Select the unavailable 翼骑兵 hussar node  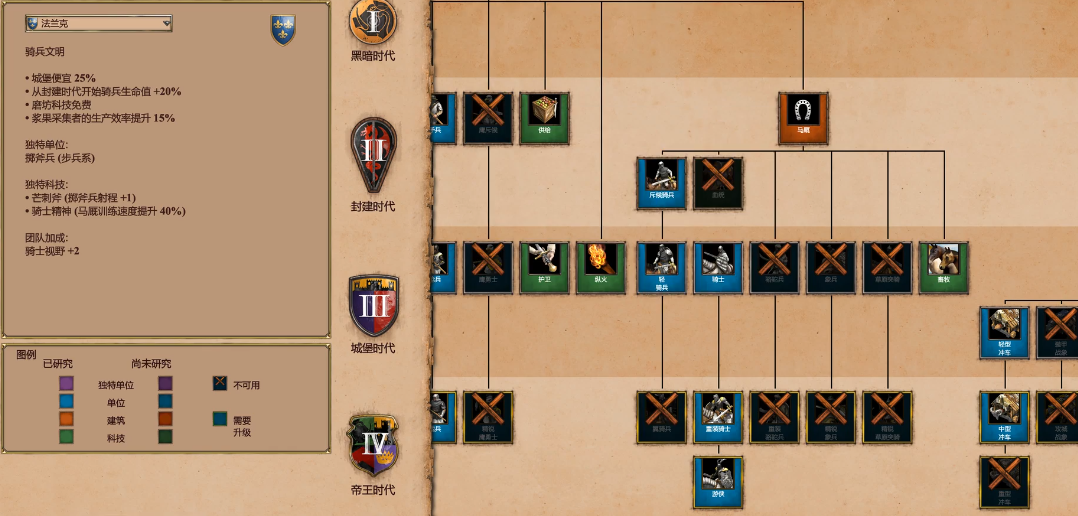click(x=661, y=417)
